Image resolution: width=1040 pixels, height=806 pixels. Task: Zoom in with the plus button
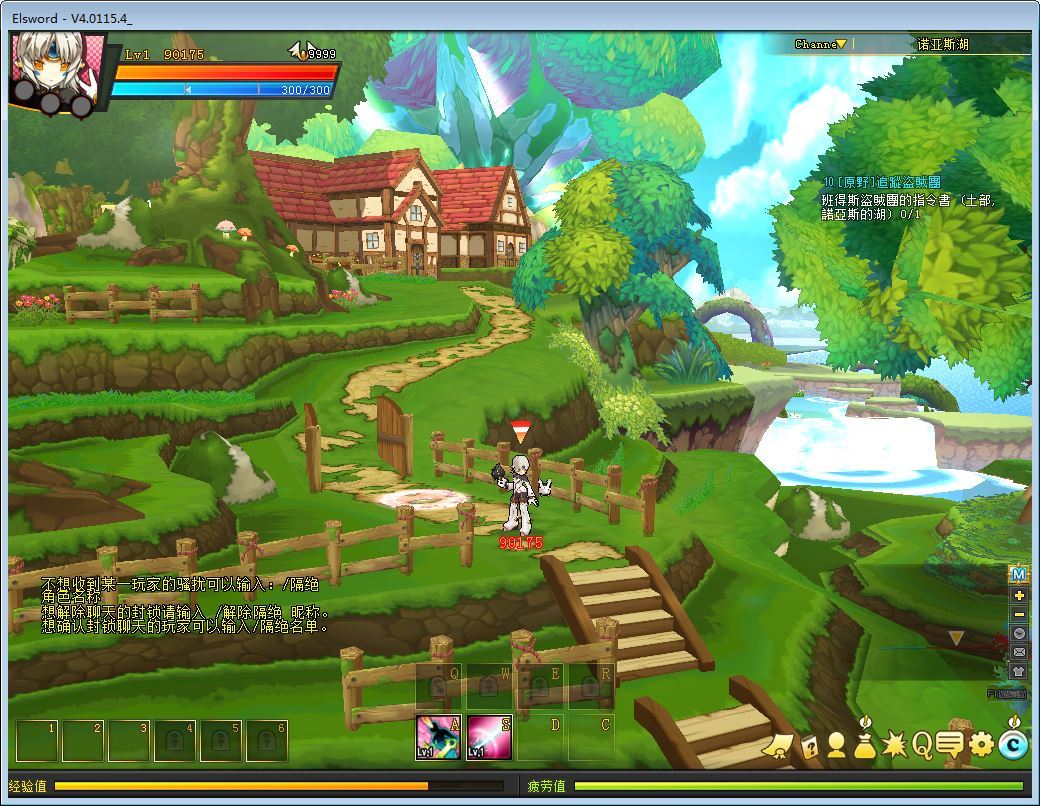pyautogui.click(x=1019, y=595)
